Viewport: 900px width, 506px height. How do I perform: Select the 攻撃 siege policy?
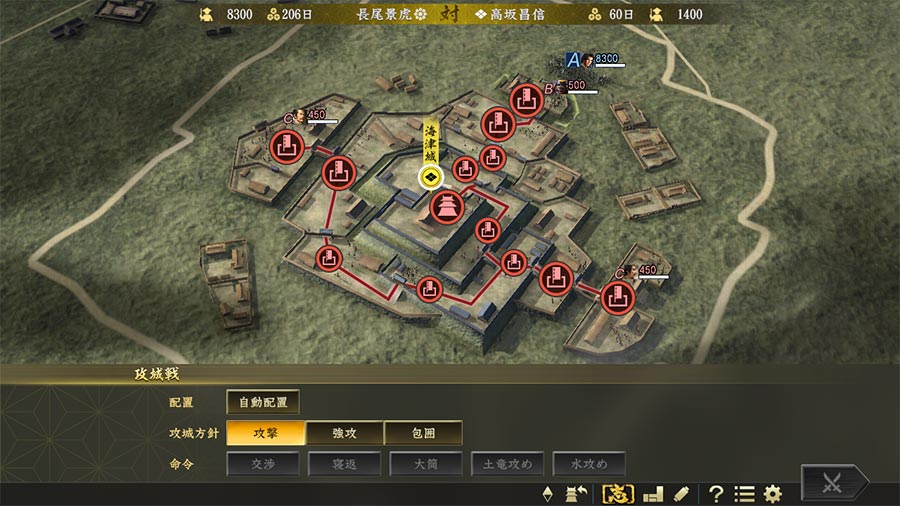click(264, 433)
